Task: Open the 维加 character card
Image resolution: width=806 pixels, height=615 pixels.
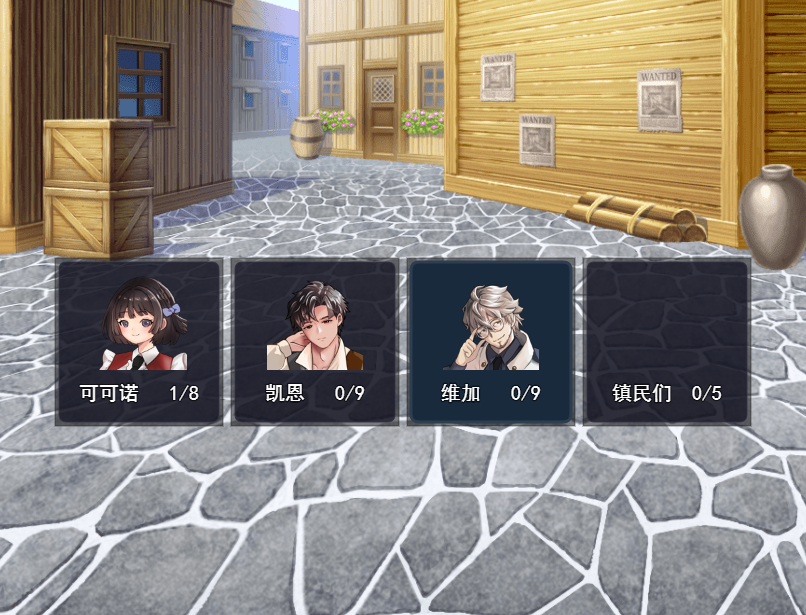Action: 491,342
